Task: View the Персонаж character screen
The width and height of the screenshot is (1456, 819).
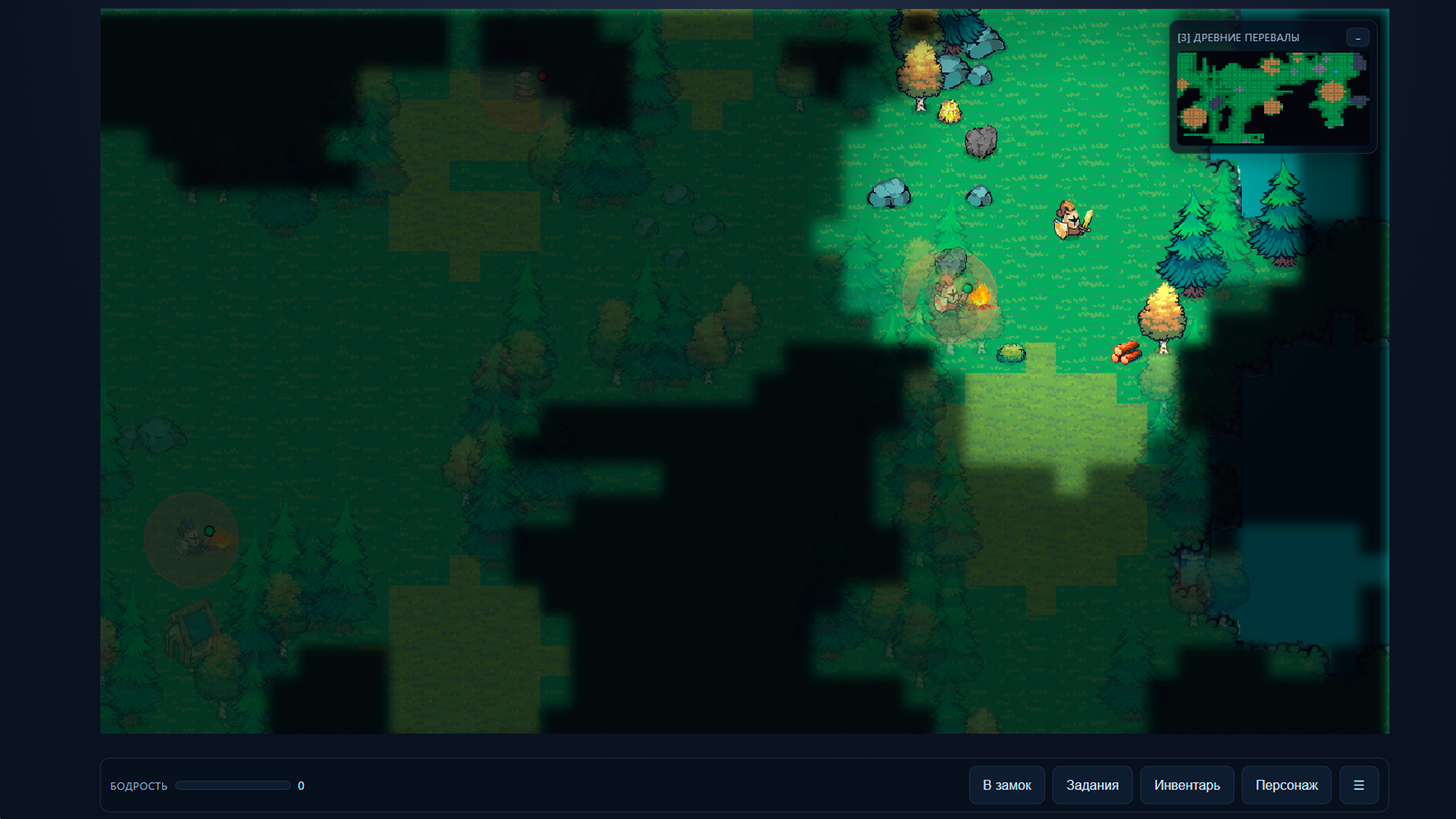Action: [x=1287, y=785]
